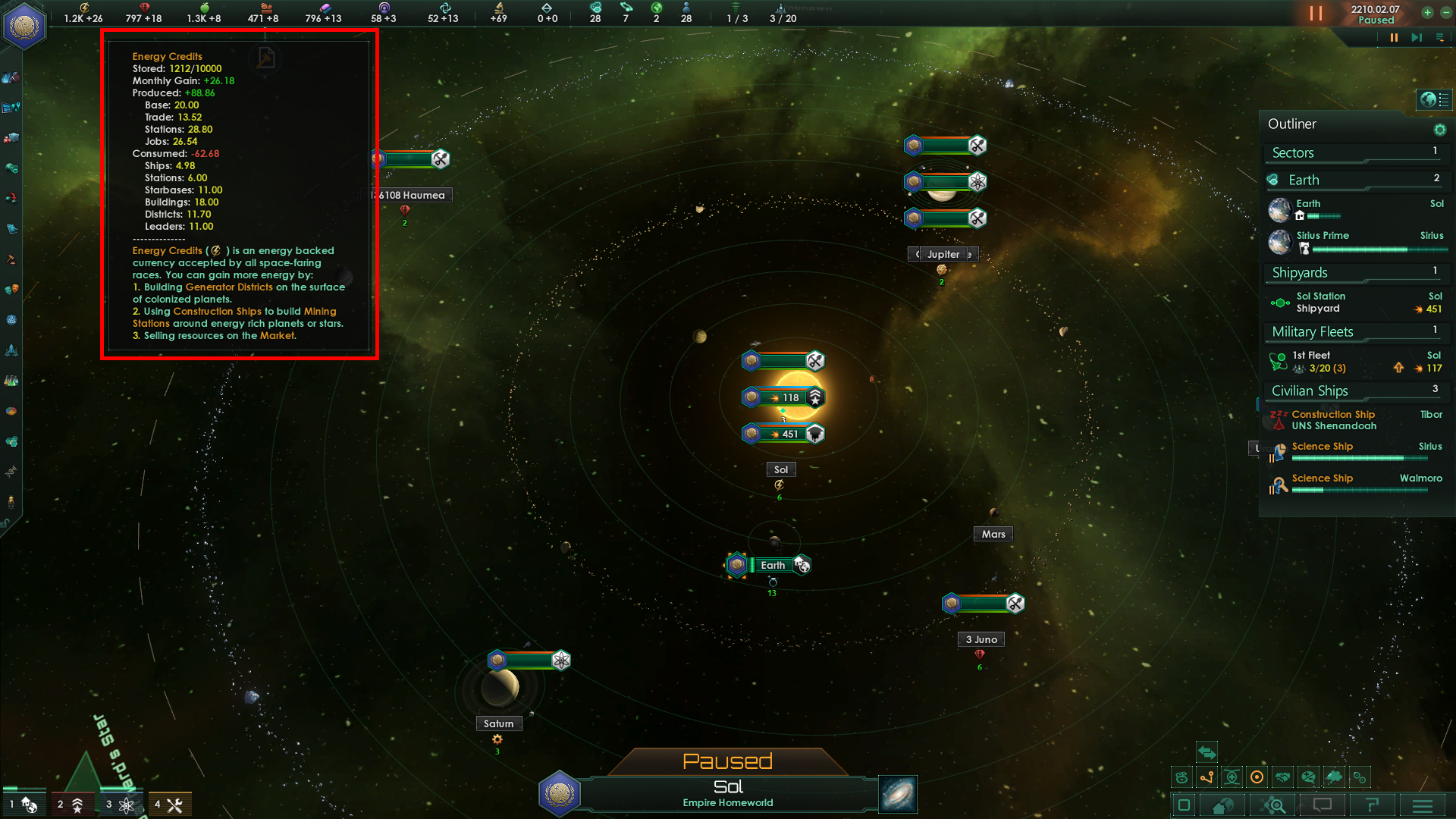Increase game speed with plus button
This screenshot has width=1456, height=819.
(1427, 12)
